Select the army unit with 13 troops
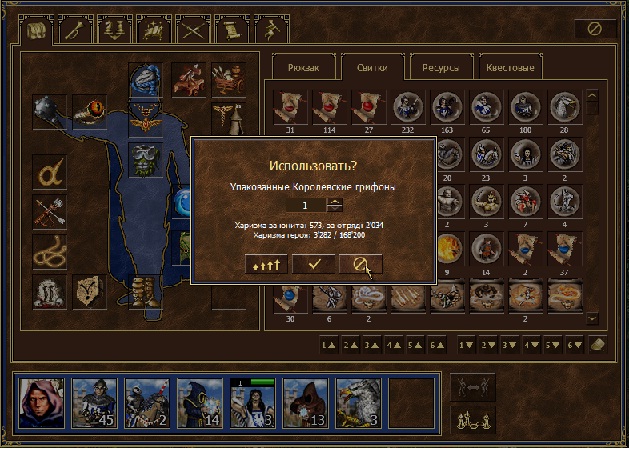This screenshot has height=450, width=630. [x=305, y=401]
